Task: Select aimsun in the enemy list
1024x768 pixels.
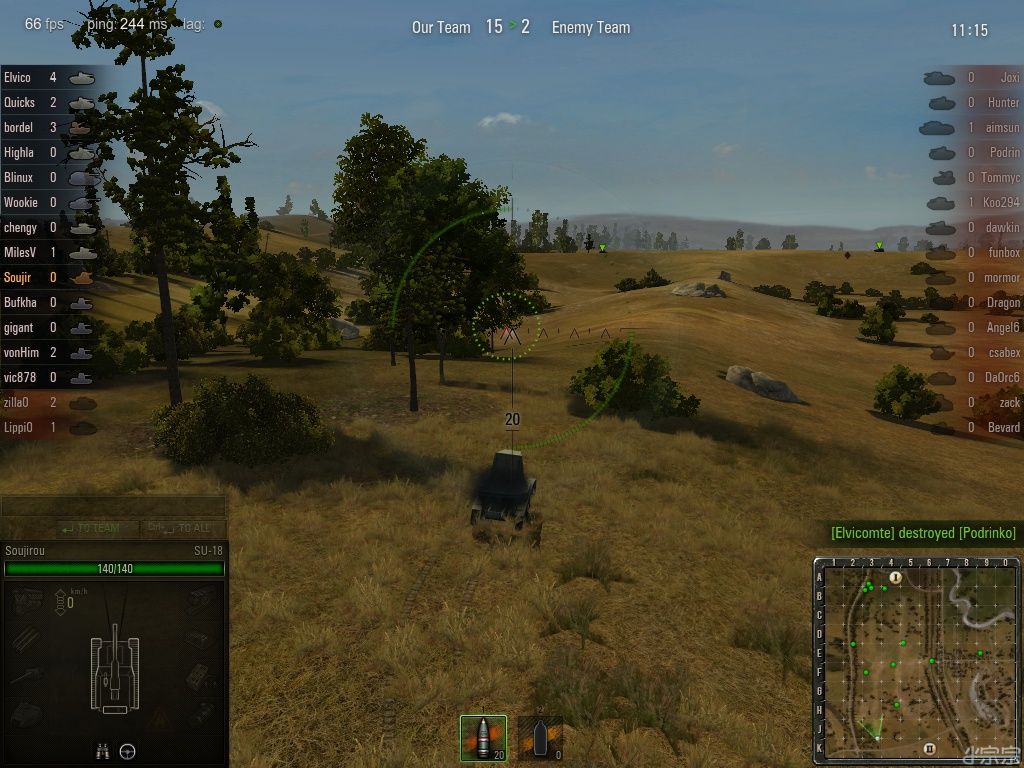Action: pos(1002,127)
